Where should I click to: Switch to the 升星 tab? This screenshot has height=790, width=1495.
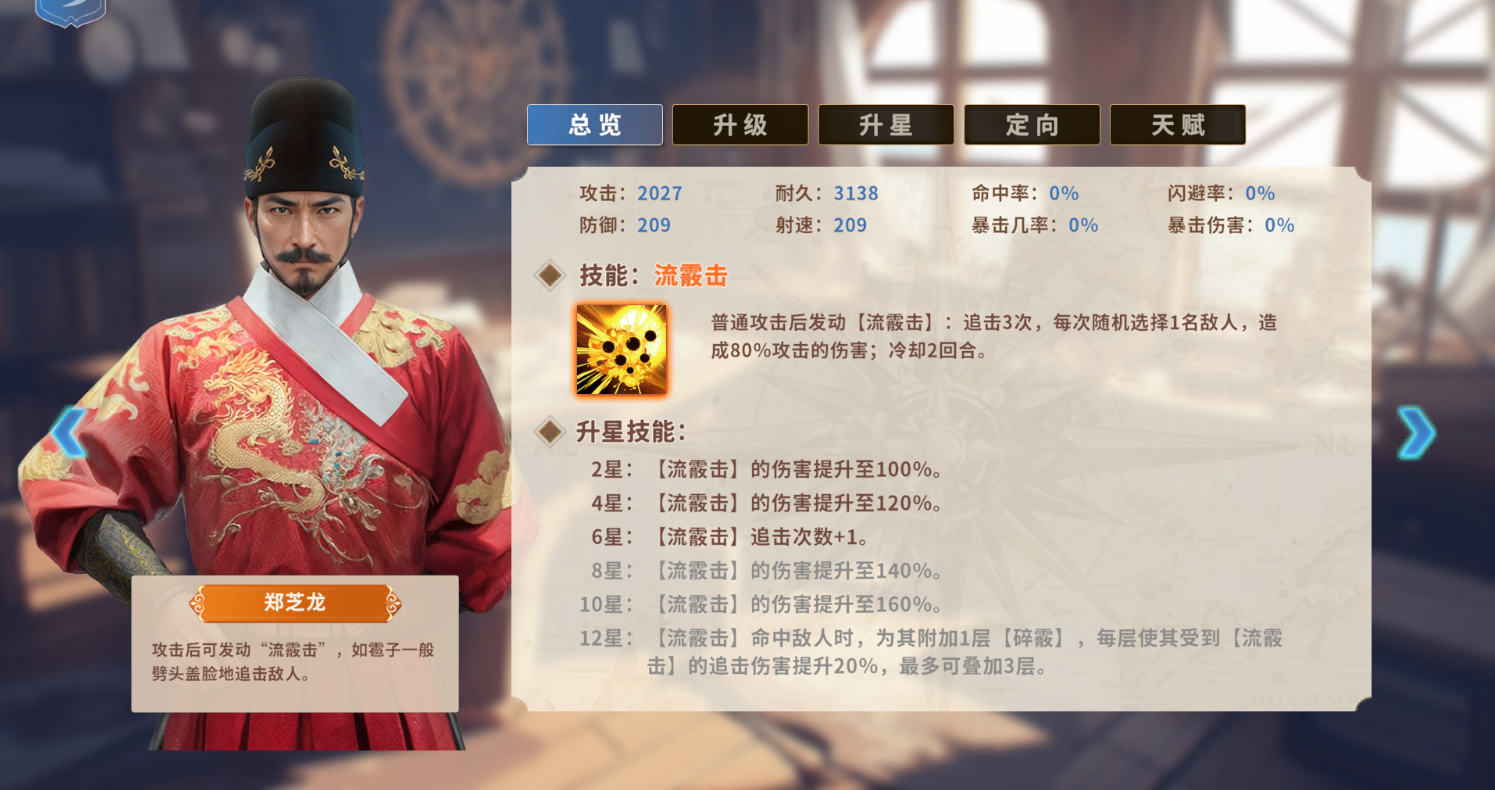click(x=886, y=124)
